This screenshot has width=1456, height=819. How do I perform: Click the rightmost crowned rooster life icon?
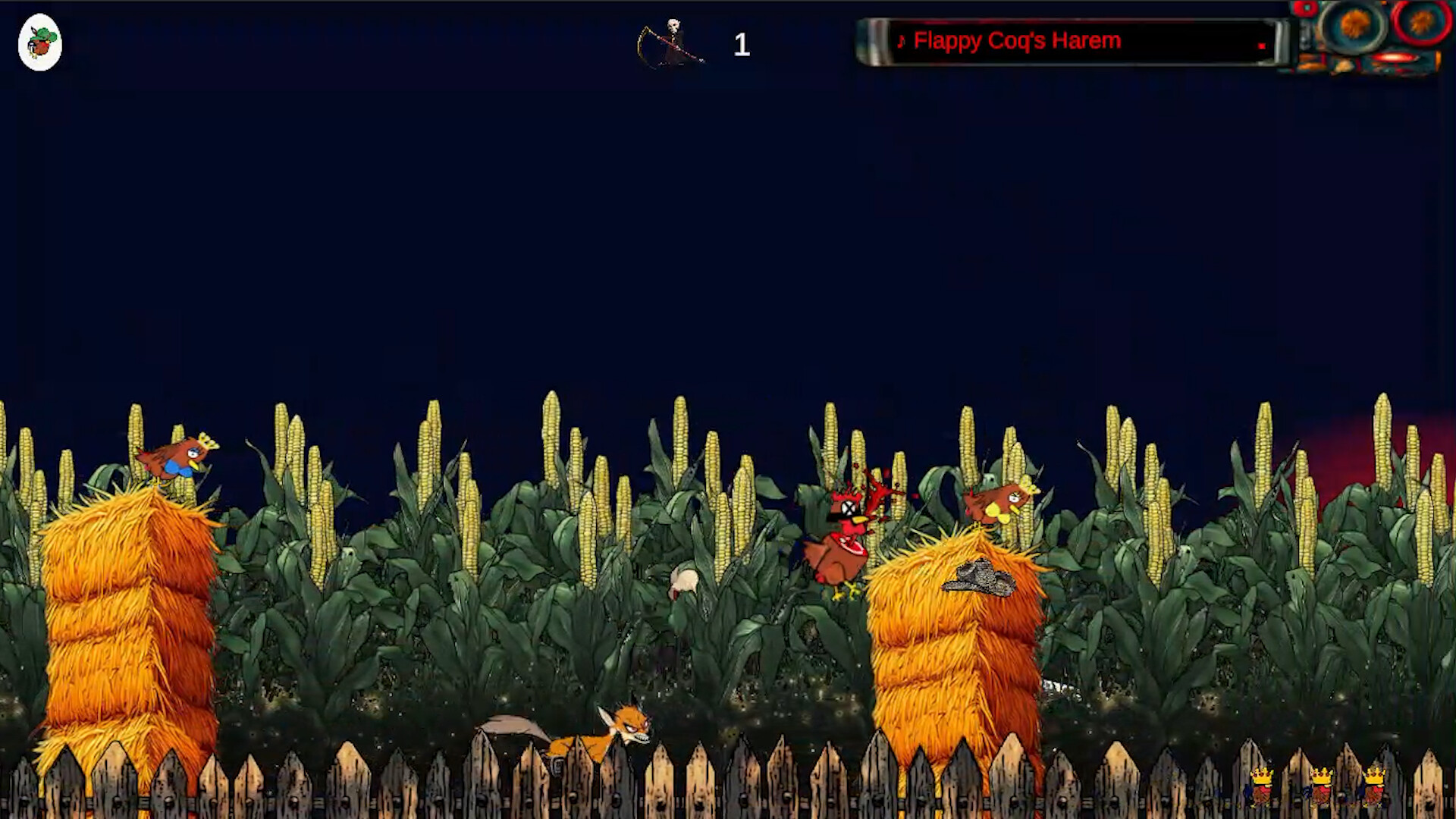(1374, 785)
